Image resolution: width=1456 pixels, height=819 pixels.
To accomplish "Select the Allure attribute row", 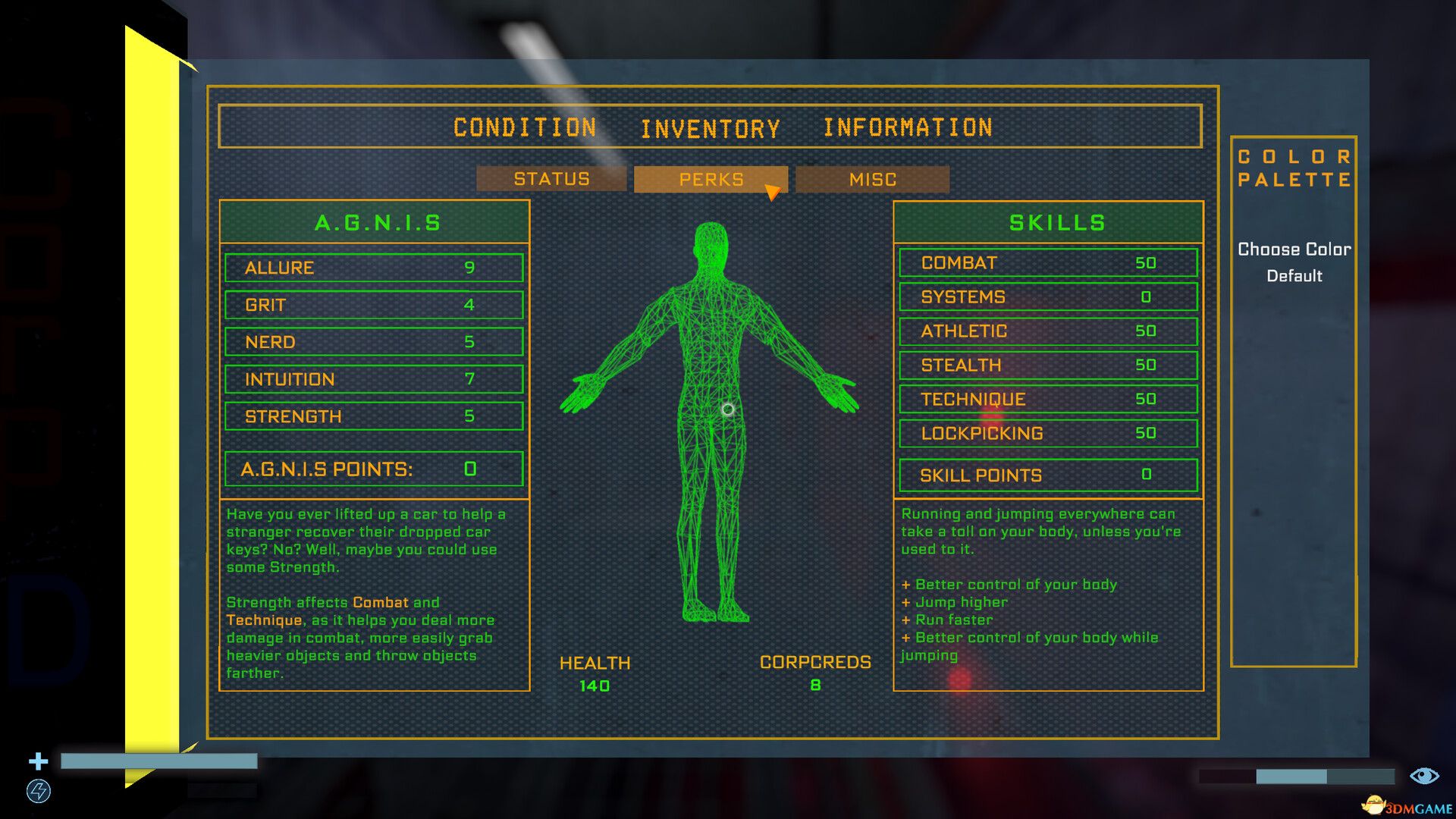I will [374, 268].
